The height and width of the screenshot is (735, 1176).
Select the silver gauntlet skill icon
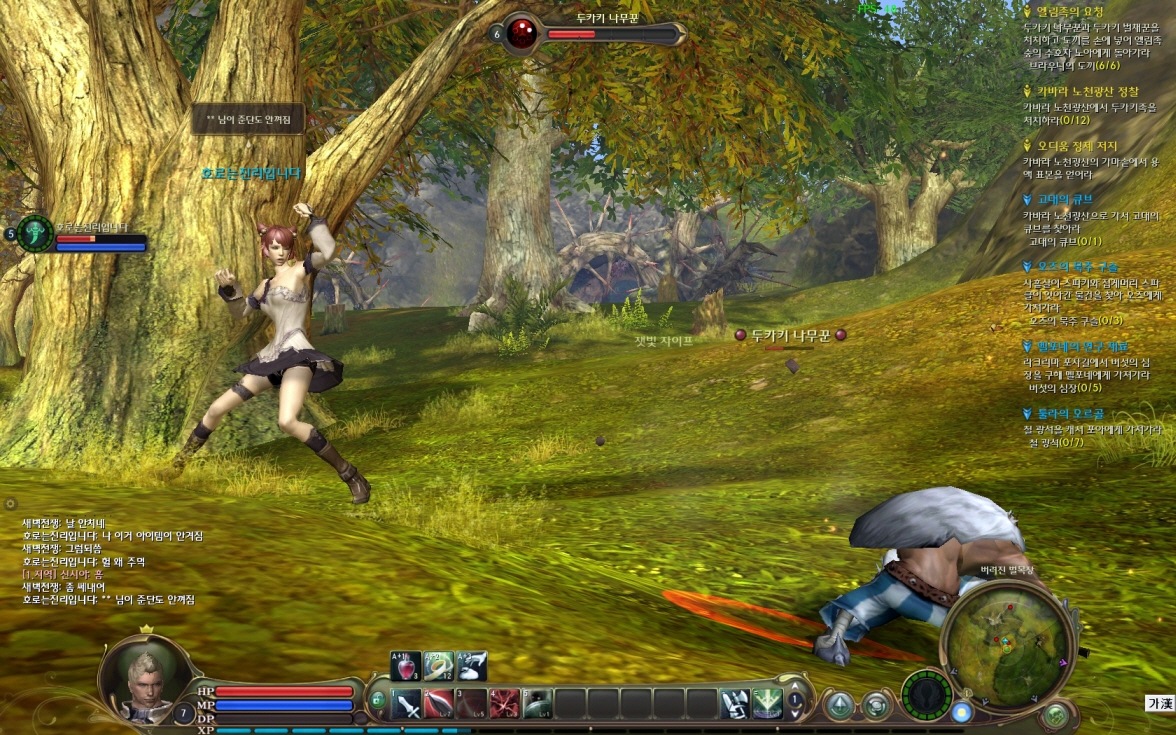click(x=735, y=704)
